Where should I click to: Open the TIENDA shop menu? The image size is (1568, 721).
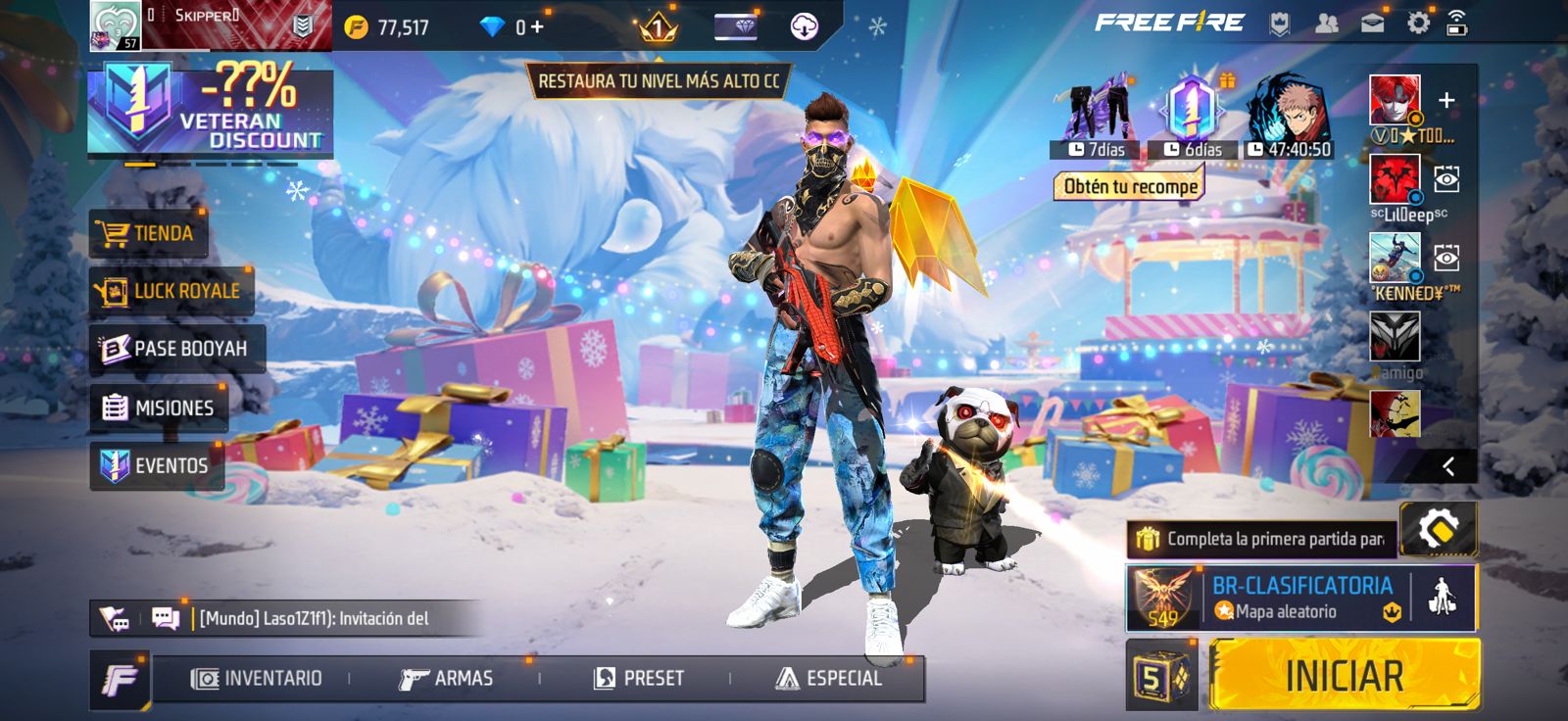[149, 233]
